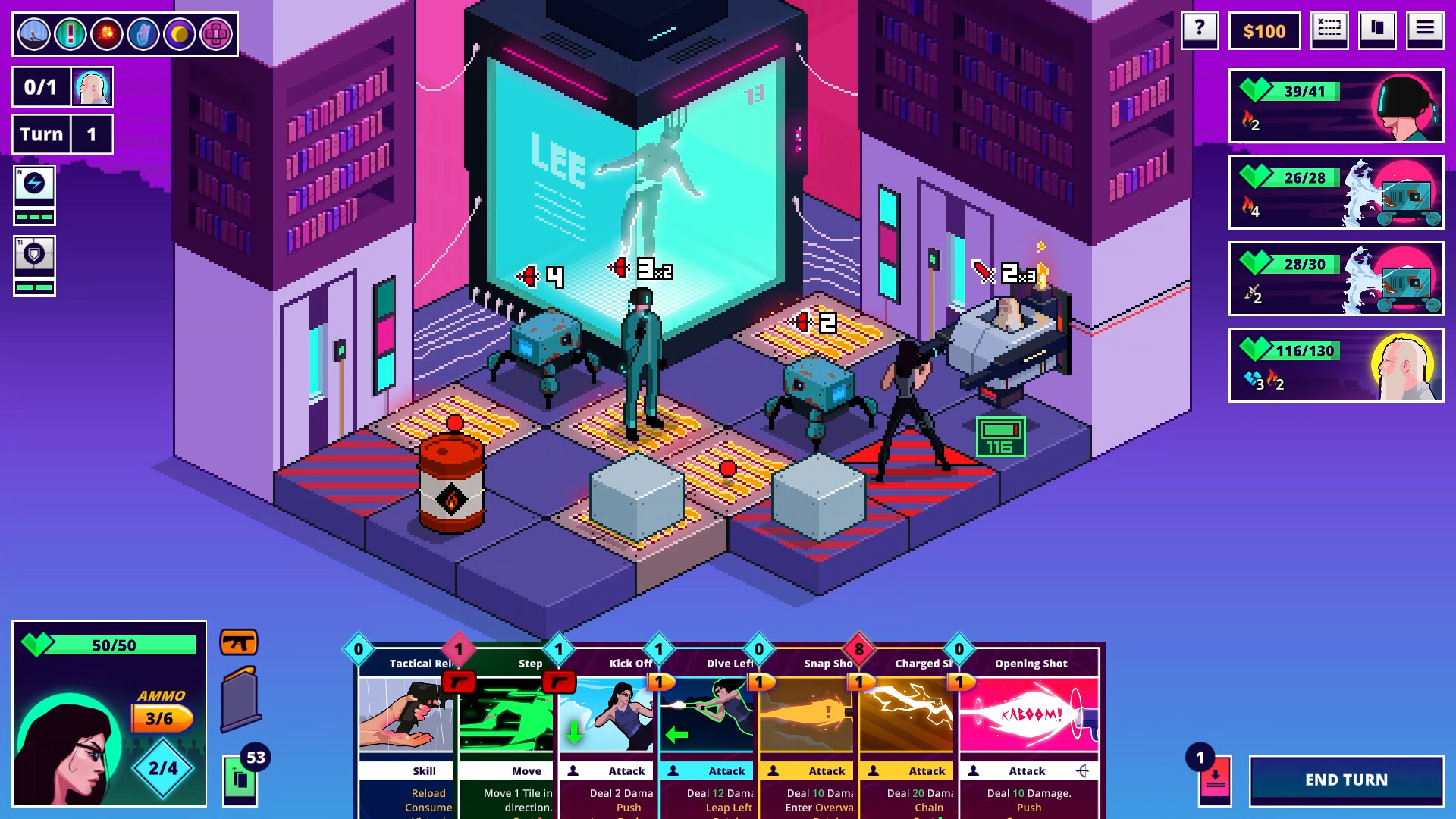Select the explosion damage icon in top-left bar
The width and height of the screenshot is (1456, 819).
coord(106,33)
